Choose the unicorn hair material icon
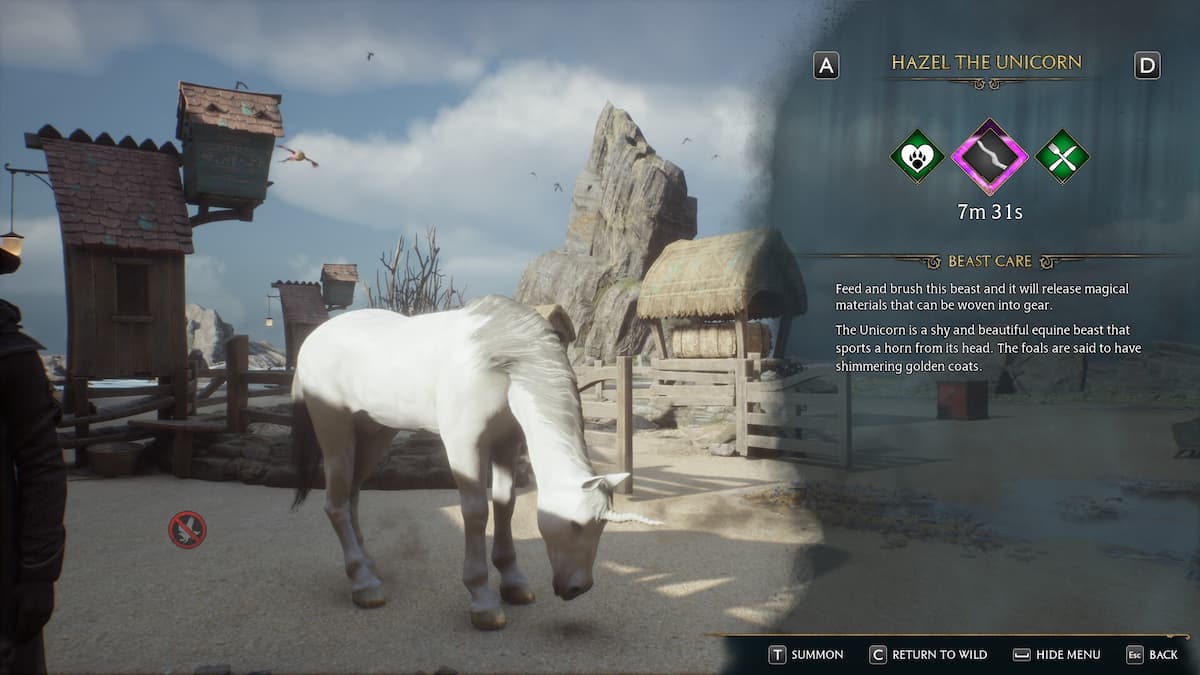1200x675 pixels. click(x=989, y=157)
